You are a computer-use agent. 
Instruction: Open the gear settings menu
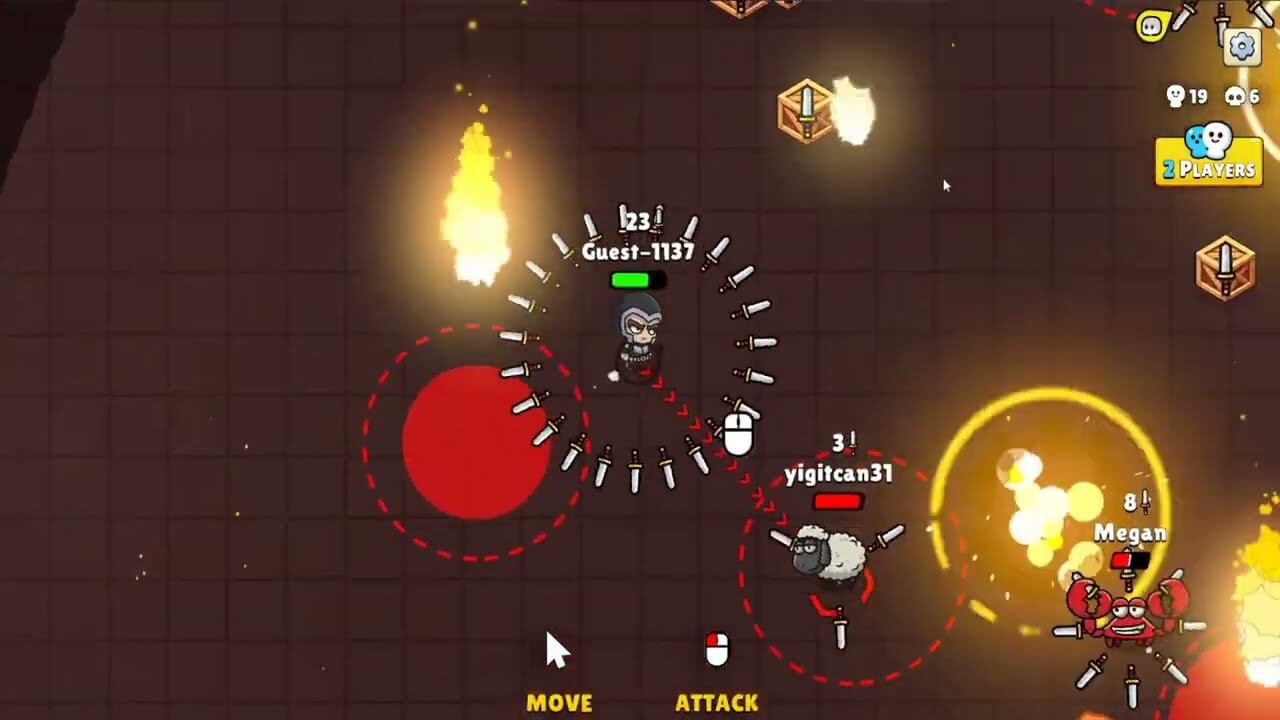1242,46
